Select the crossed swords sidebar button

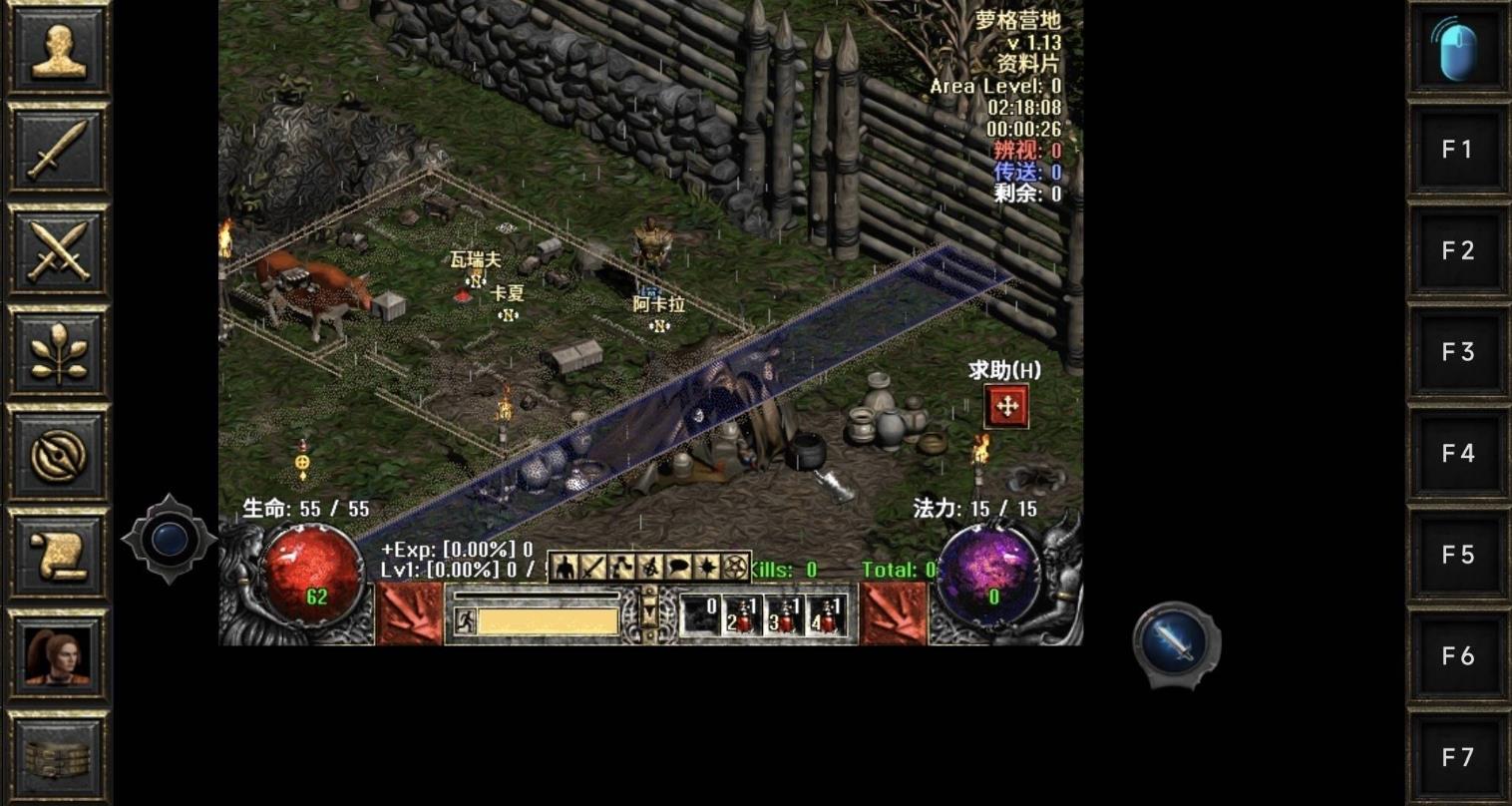(x=58, y=250)
